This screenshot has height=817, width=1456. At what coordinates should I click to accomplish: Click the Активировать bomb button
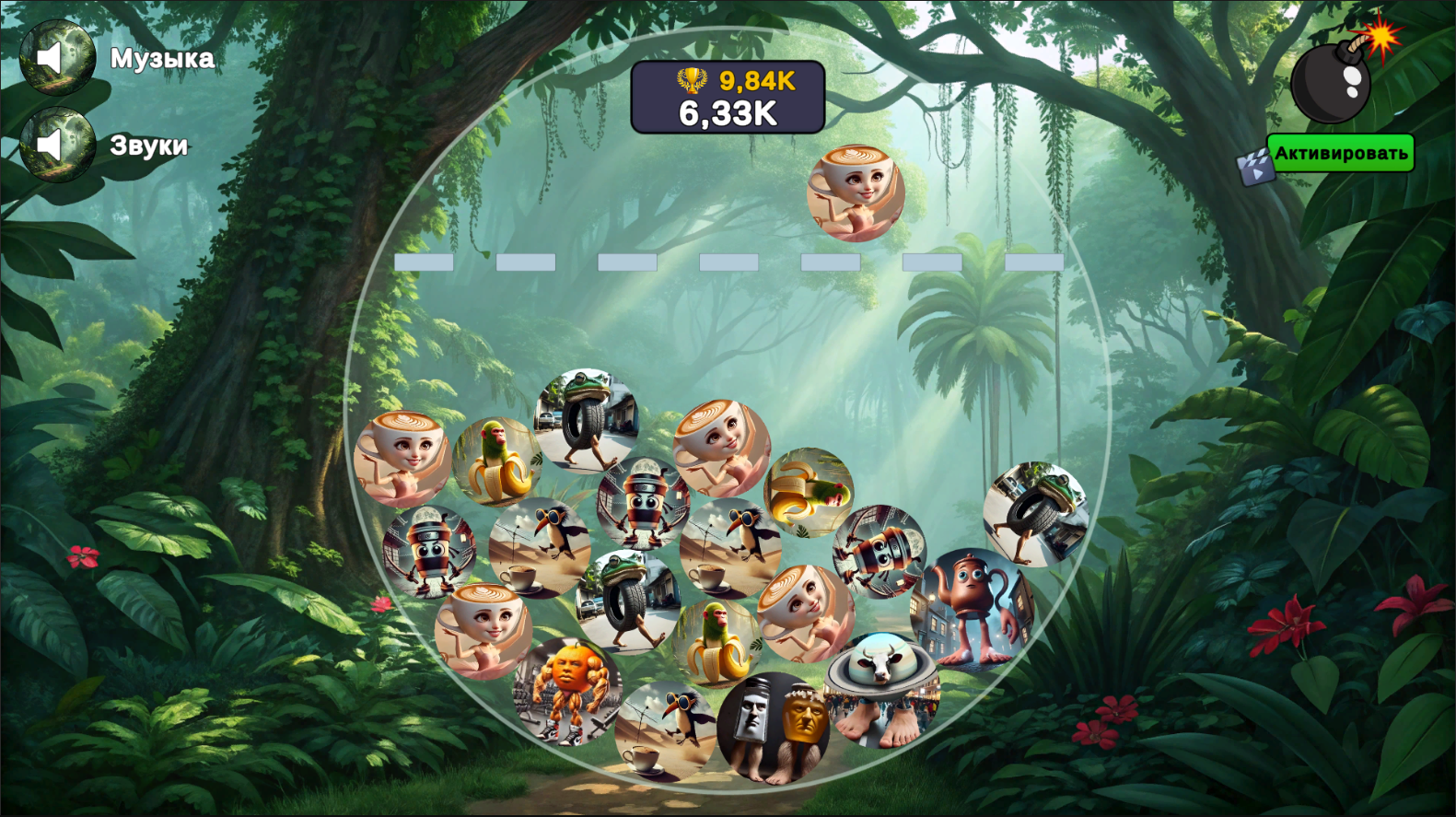1340,151
